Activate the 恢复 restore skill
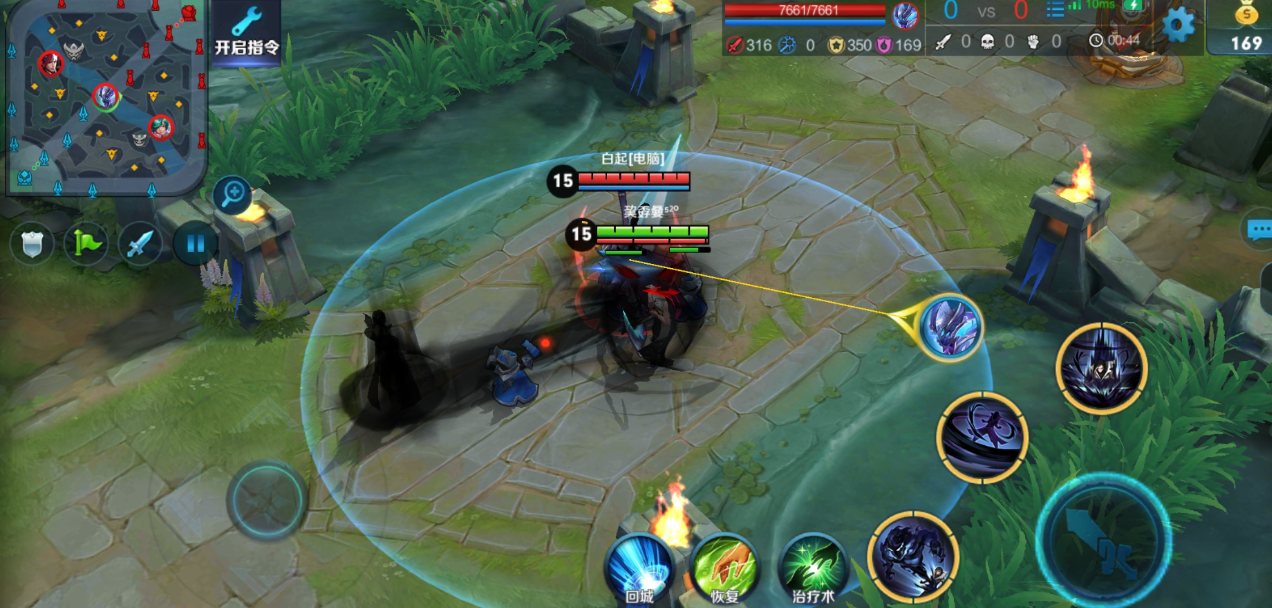The image size is (1272, 608). click(x=724, y=568)
